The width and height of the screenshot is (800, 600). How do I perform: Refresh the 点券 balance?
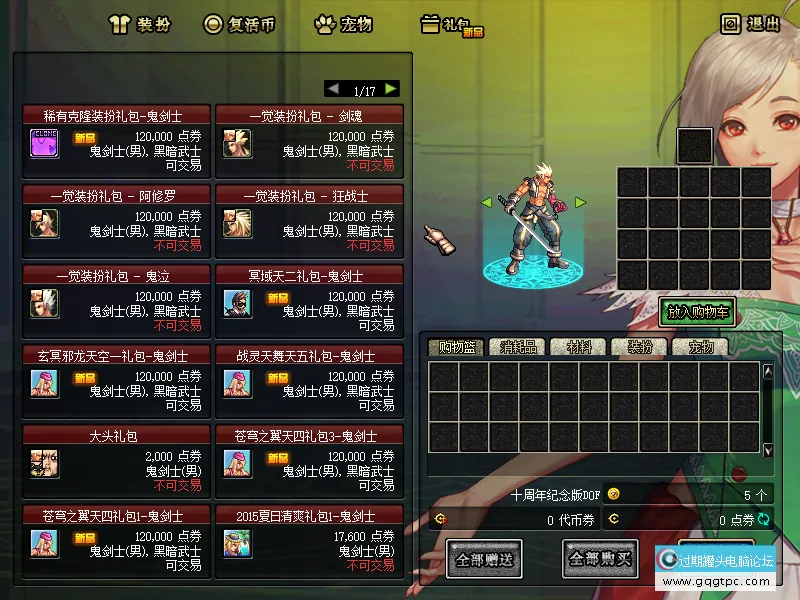pyautogui.click(x=765, y=519)
